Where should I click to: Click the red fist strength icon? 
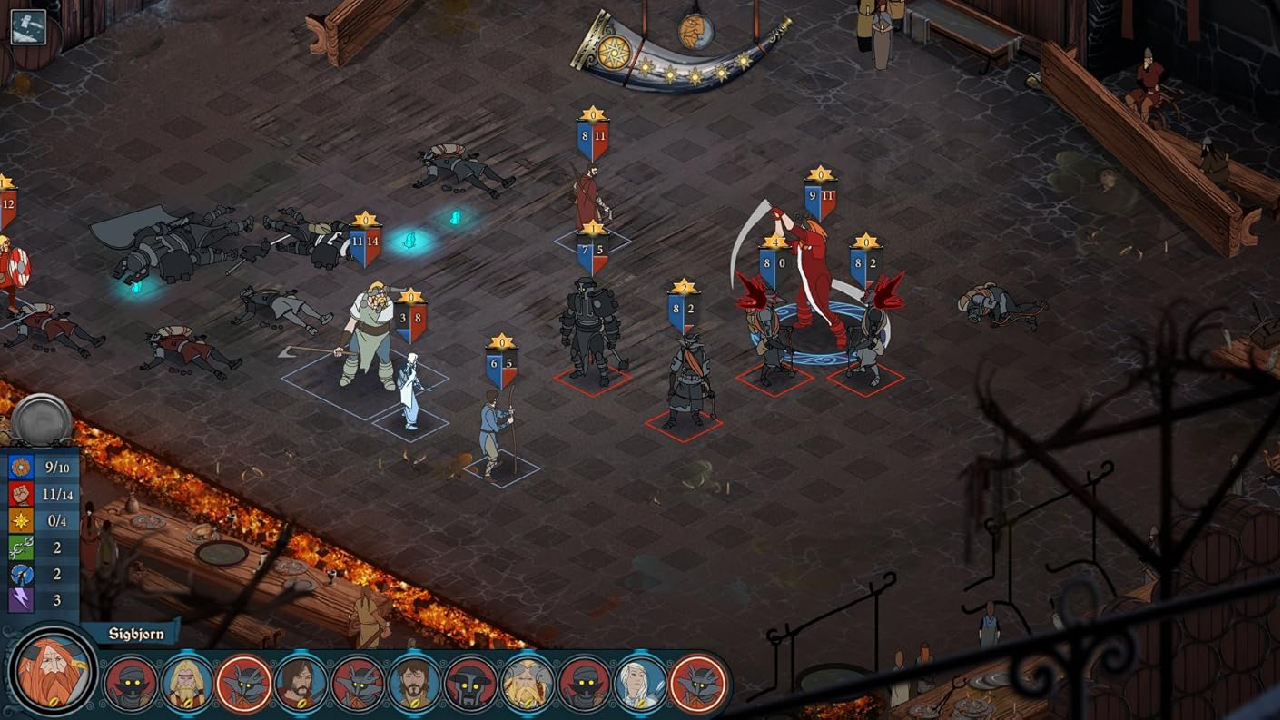pyautogui.click(x=21, y=494)
